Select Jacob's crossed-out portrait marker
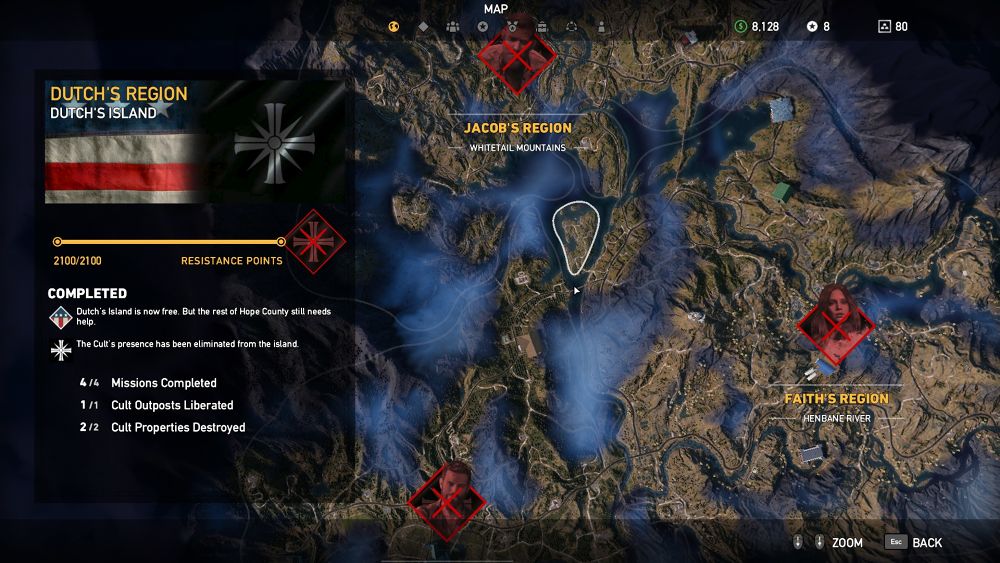The width and height of the screenshot is (1000, 563). [516, 55]
